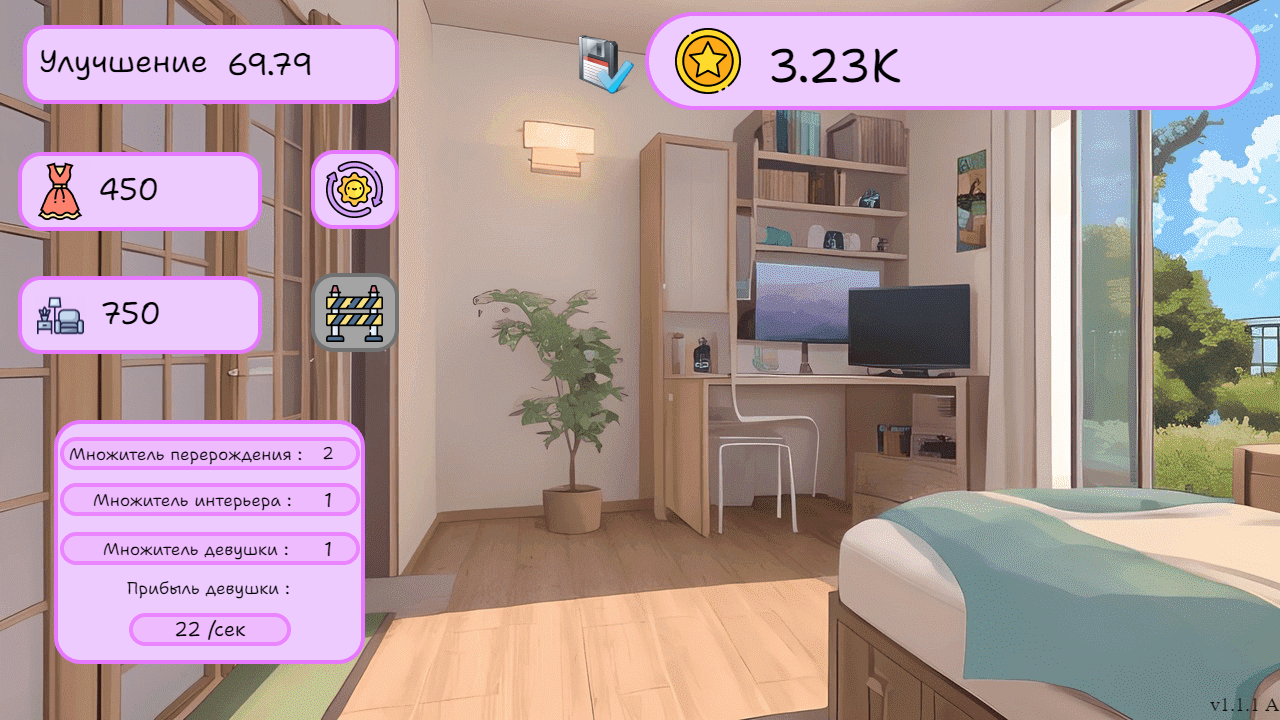Click the coin balance bar at the top
Screen dimensions: 1280x720
point(950,62)
